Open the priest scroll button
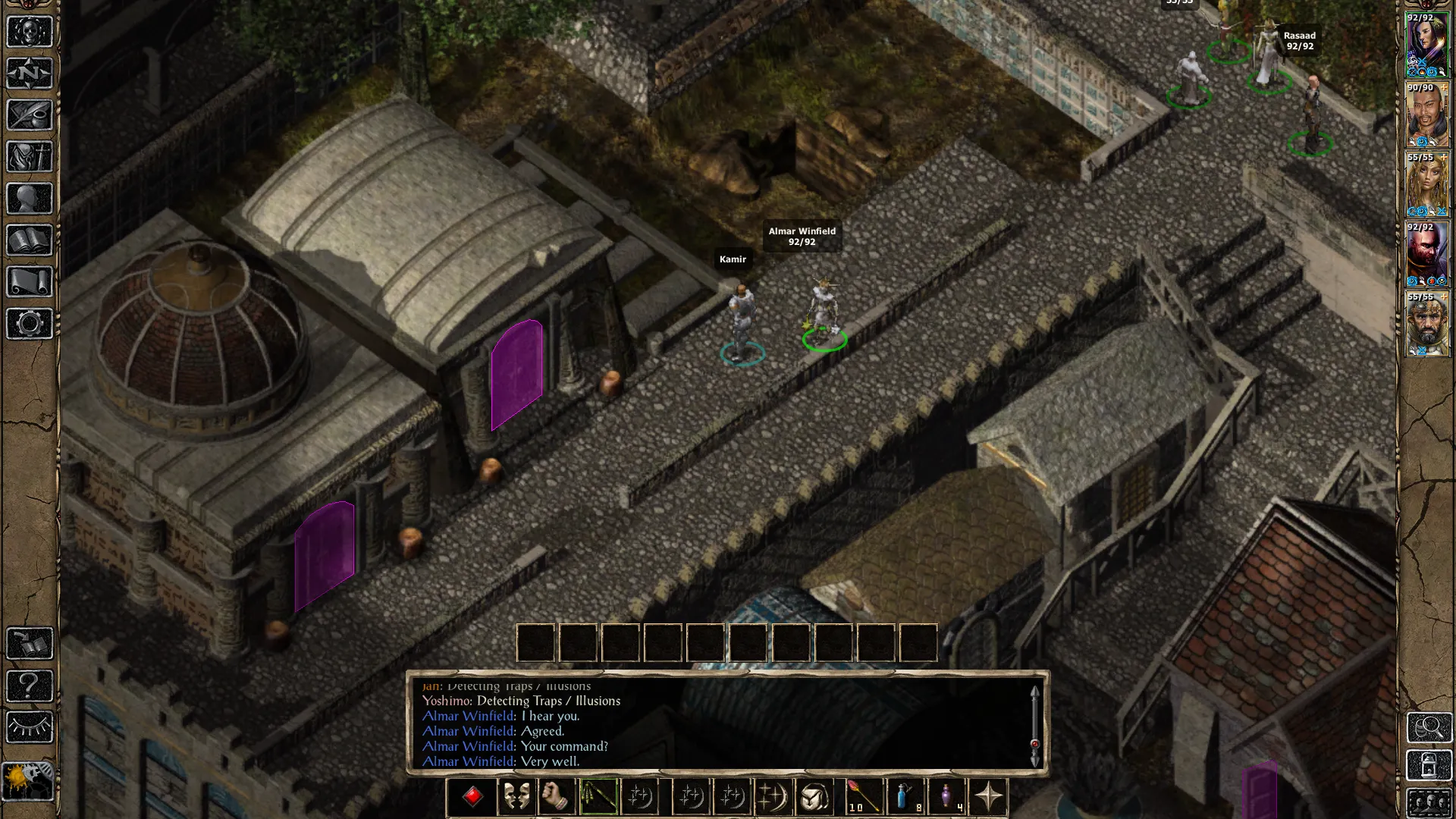1456x819 pixels. [x=30, y=282]
